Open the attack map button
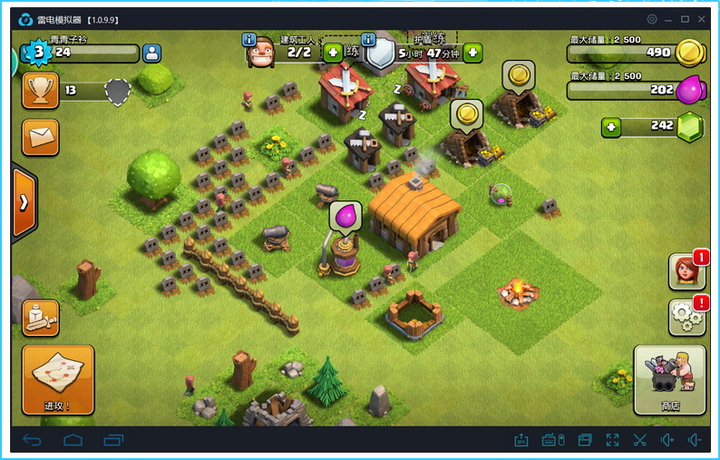 point(58,379)
